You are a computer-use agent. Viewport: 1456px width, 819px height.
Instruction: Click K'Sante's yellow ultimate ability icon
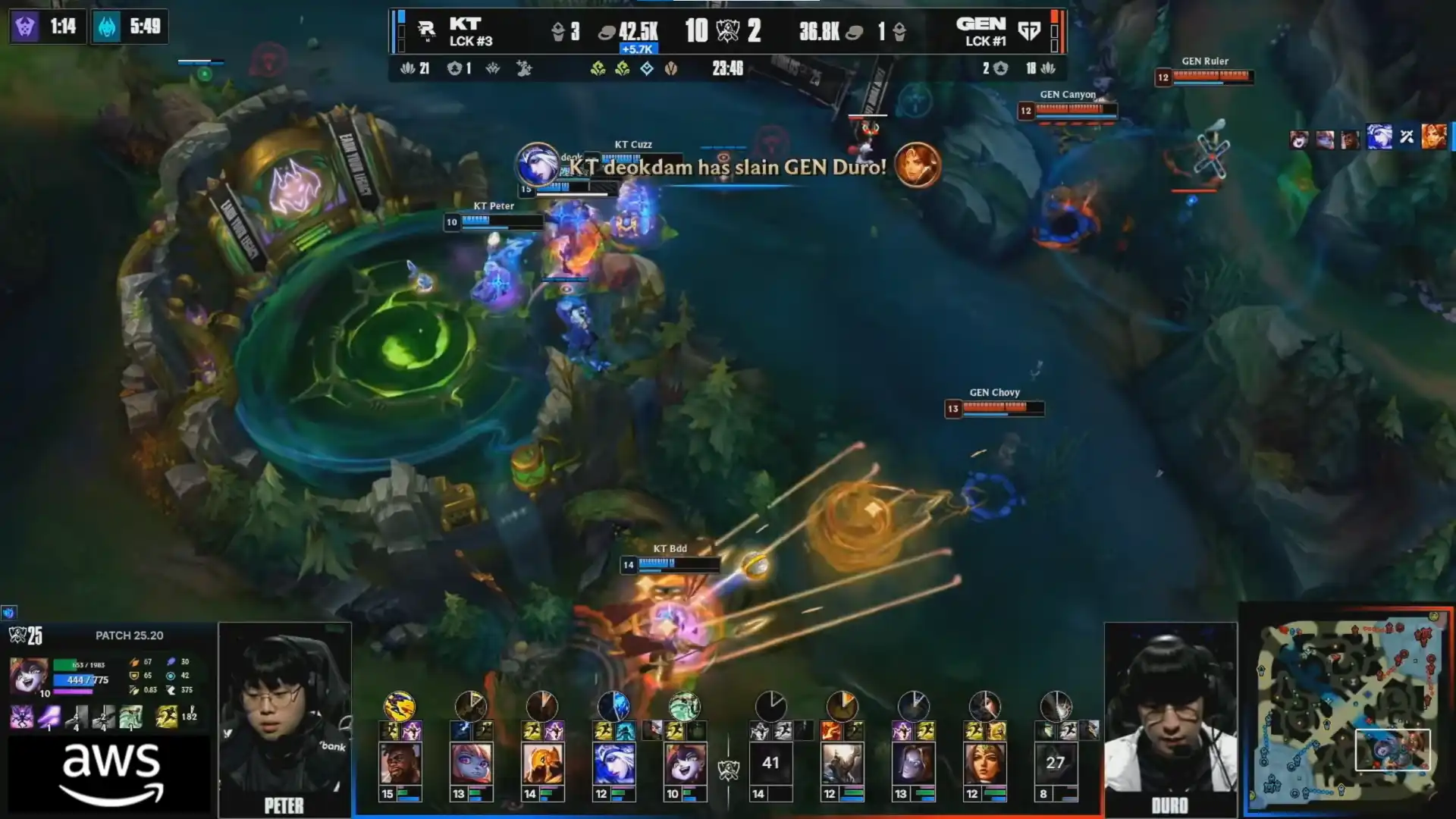[x=400, y=706]
